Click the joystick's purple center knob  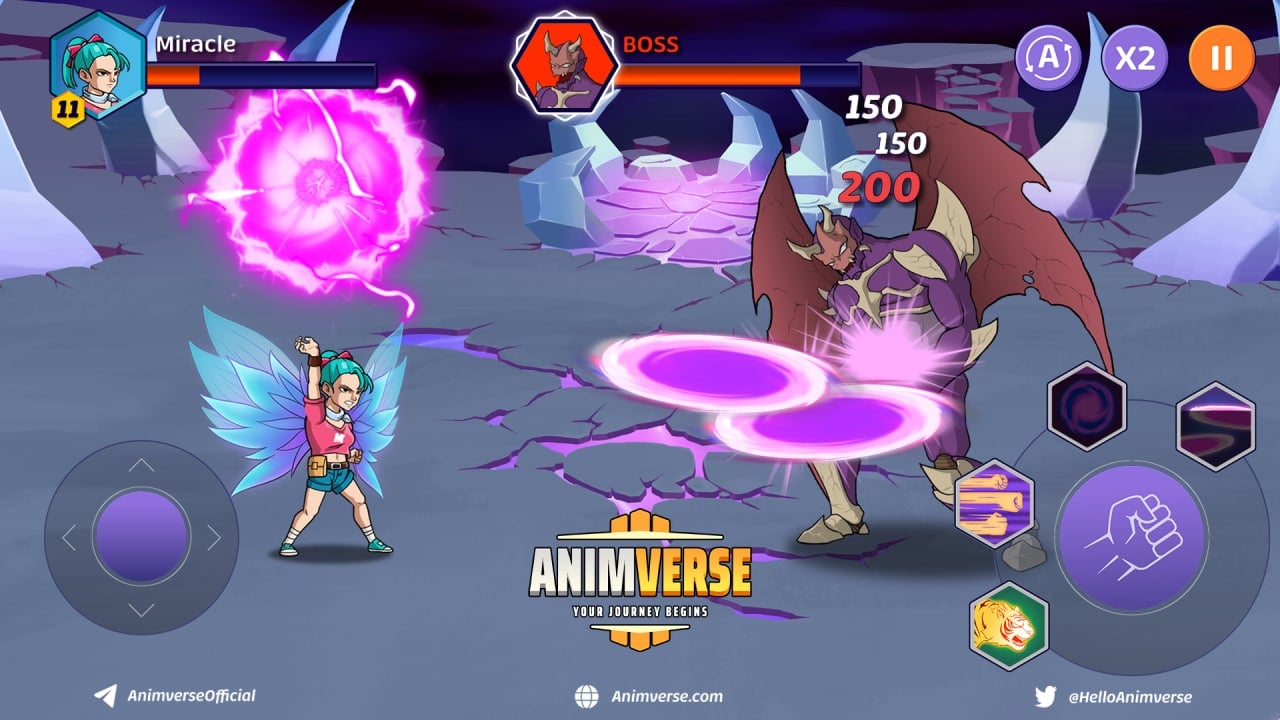[x=142, y=538]
